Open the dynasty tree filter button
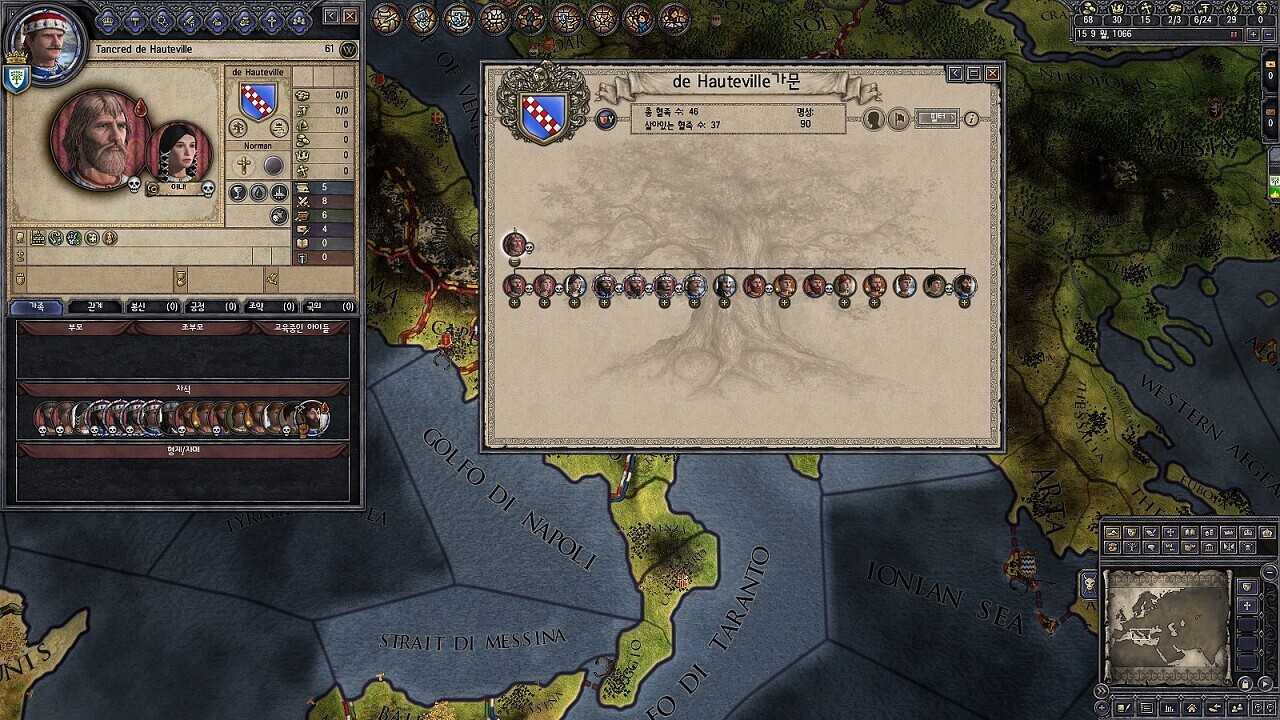The image size is (1280, 720). click(936, 119)
